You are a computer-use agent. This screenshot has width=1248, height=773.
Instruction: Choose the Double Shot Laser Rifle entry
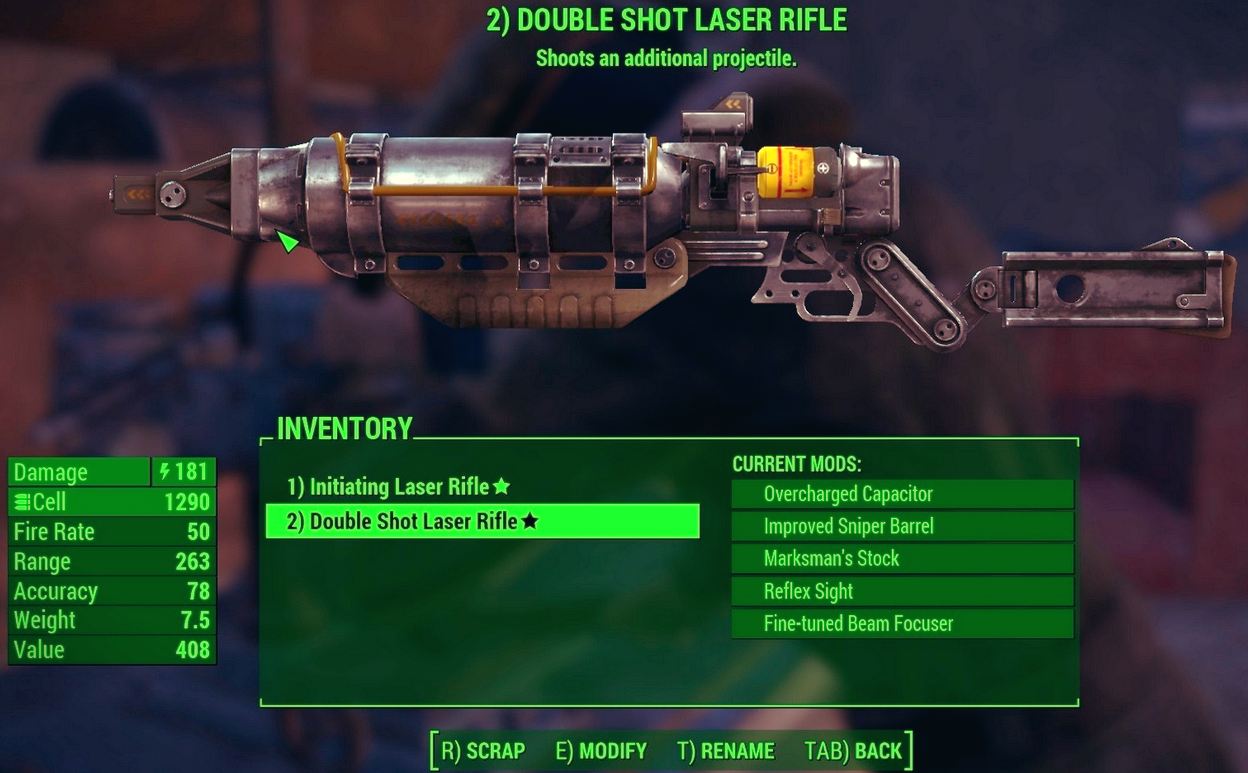coord(412,521)
